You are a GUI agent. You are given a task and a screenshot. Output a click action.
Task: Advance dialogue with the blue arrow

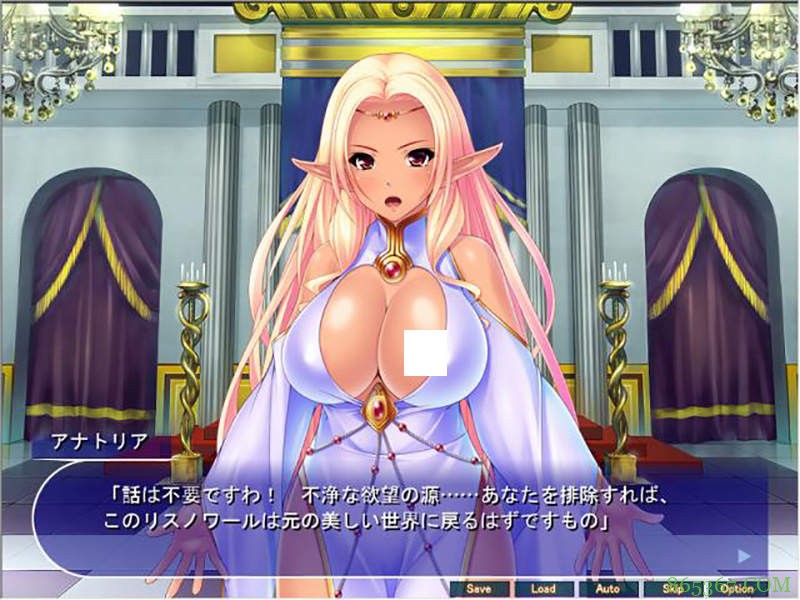[742, 555]
